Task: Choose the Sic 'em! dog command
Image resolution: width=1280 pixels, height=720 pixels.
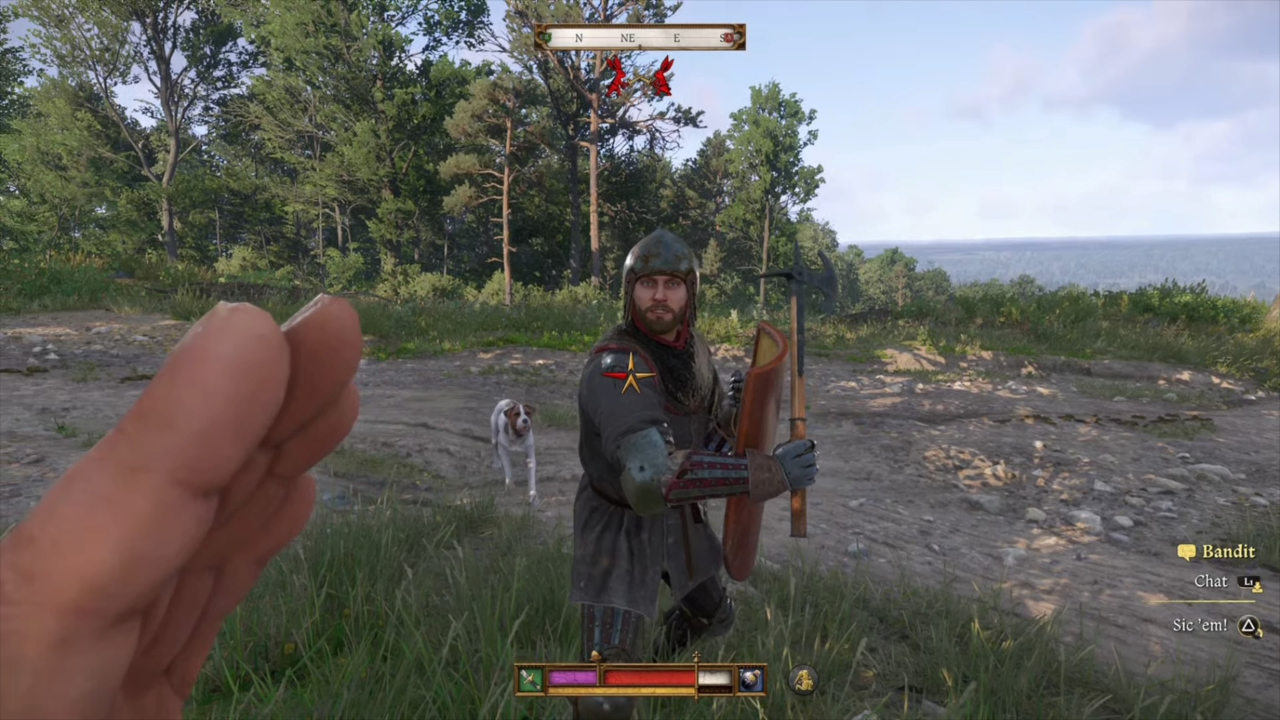Action: click(1200, 625)
